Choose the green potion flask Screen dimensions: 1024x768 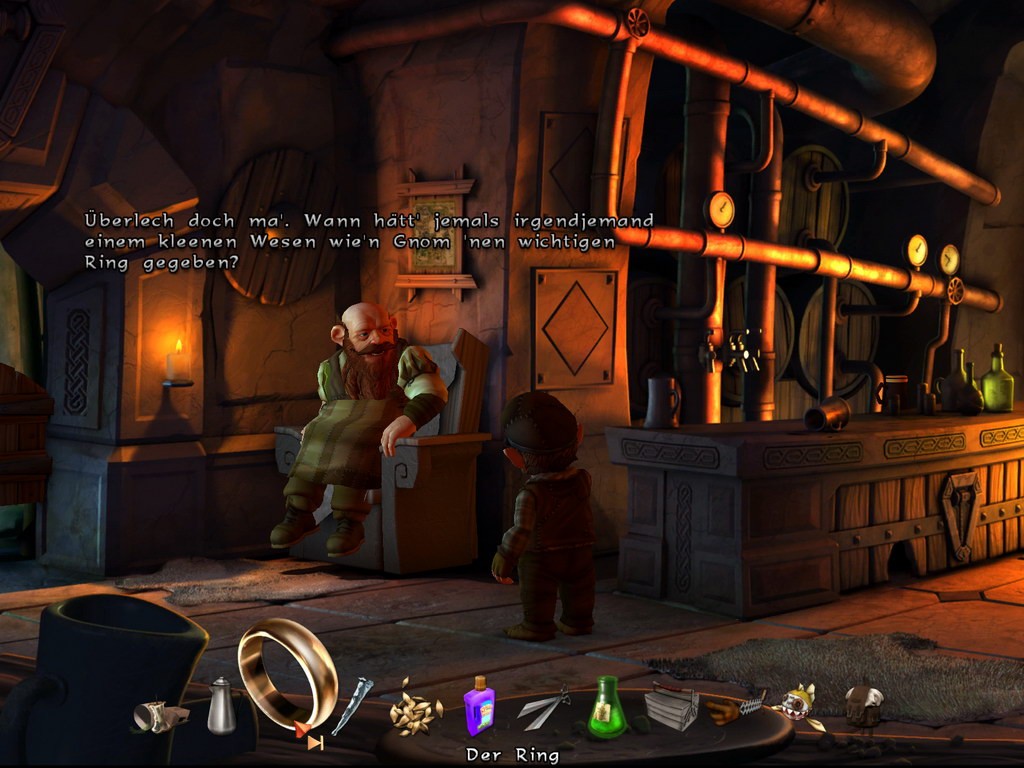click(x=606, y=708)
